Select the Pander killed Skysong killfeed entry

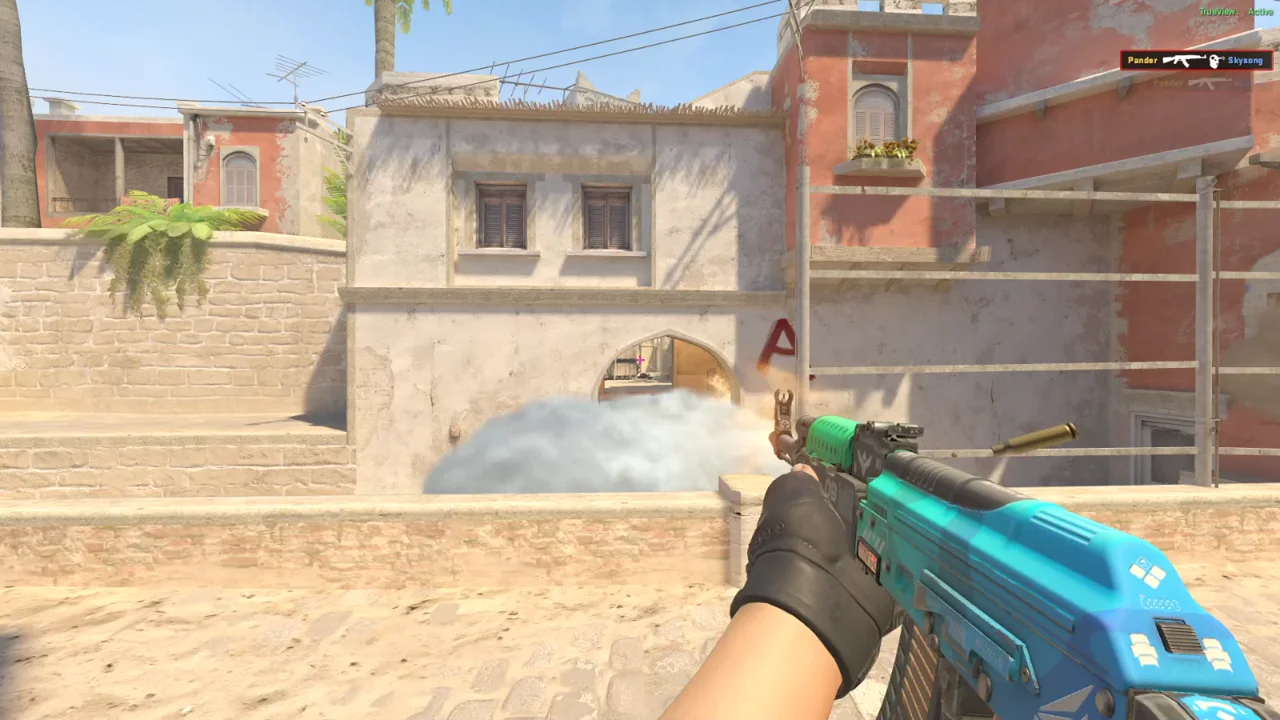coord(1196,61)
